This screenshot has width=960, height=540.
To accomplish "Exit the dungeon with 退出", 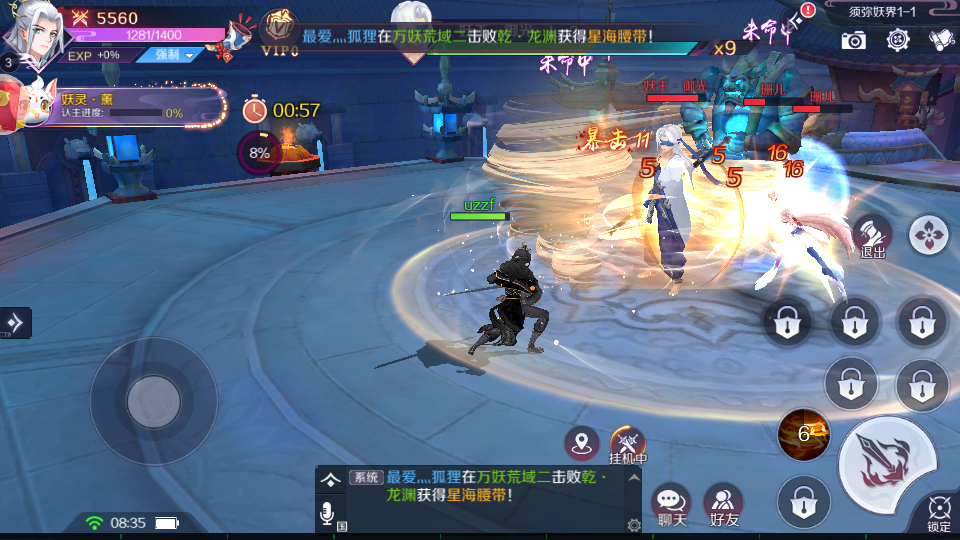I will click(872, 236).
